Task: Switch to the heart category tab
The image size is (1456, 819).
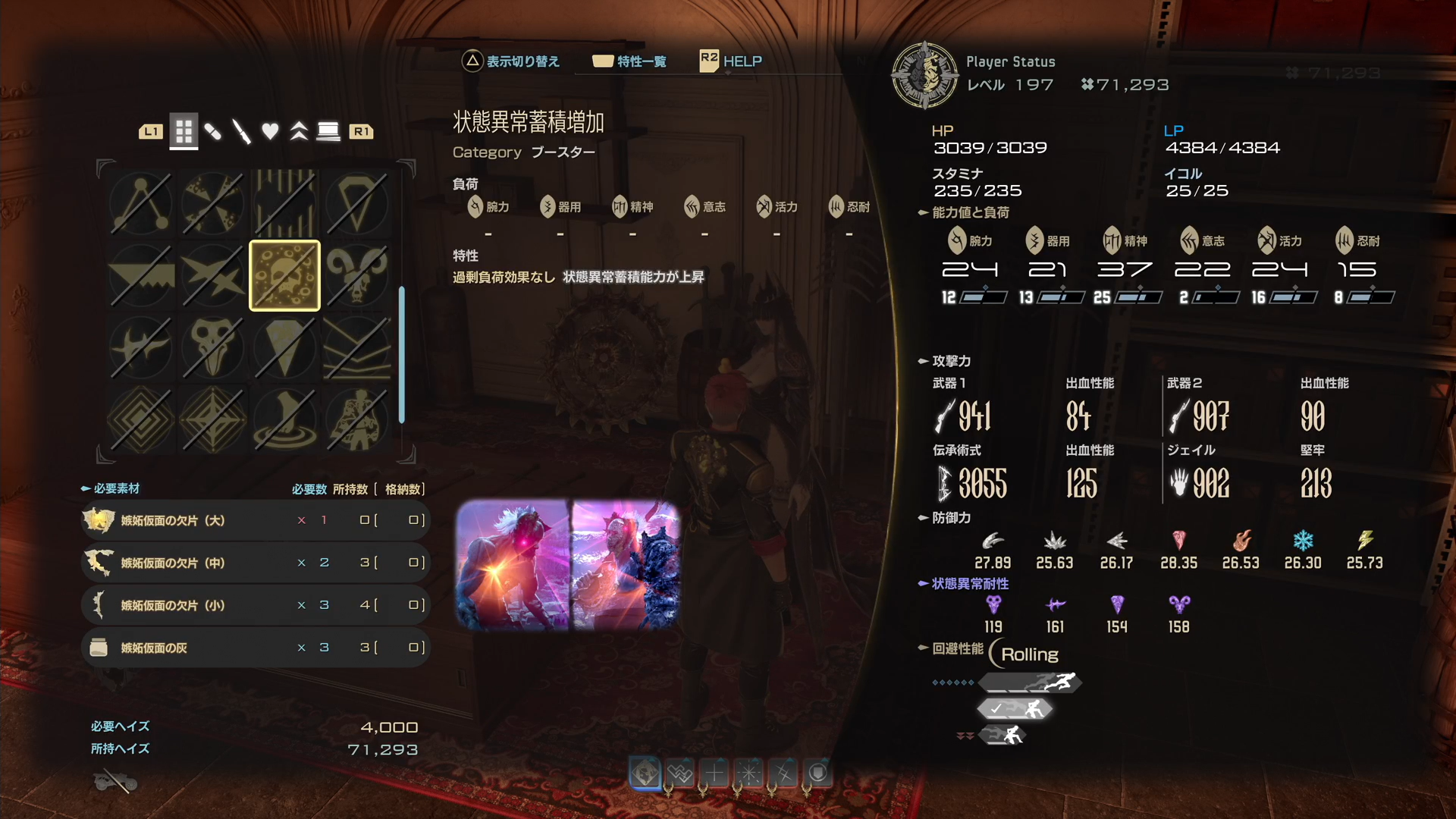Action: click(270, 132)
